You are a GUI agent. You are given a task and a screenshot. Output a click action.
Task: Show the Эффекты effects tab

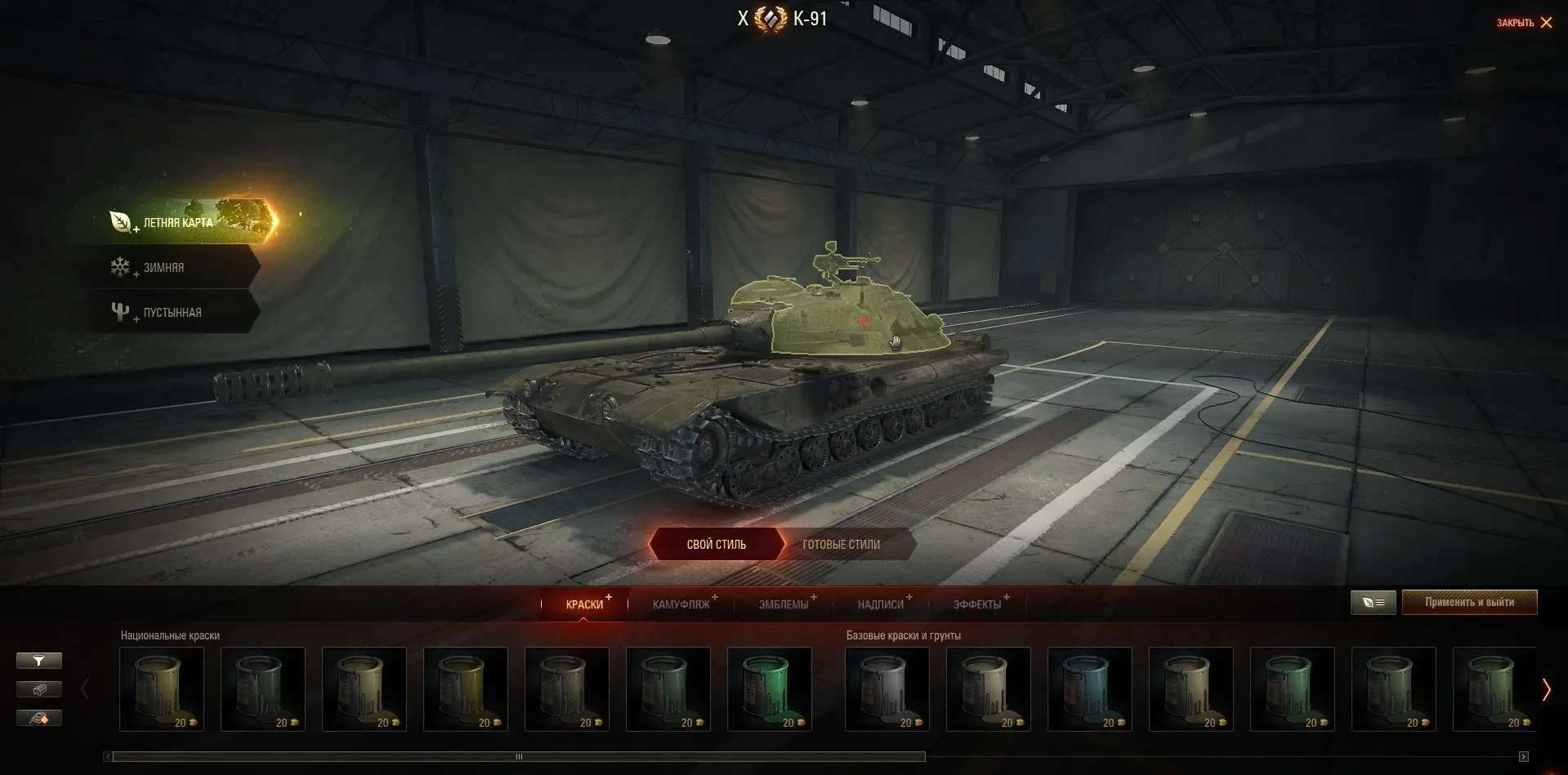(x=977, y=604)
